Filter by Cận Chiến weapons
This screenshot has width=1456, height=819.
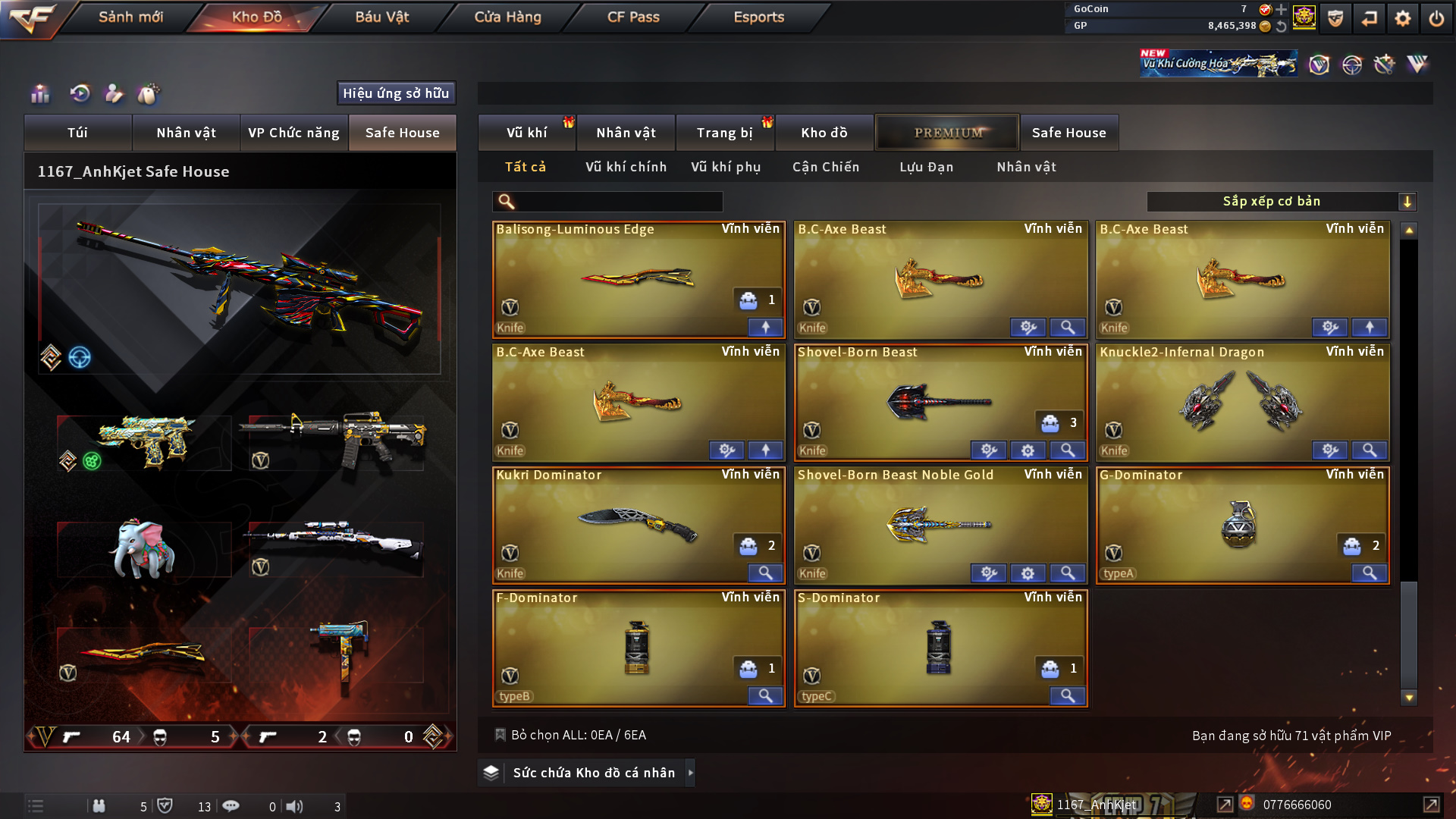click(826, 167)
